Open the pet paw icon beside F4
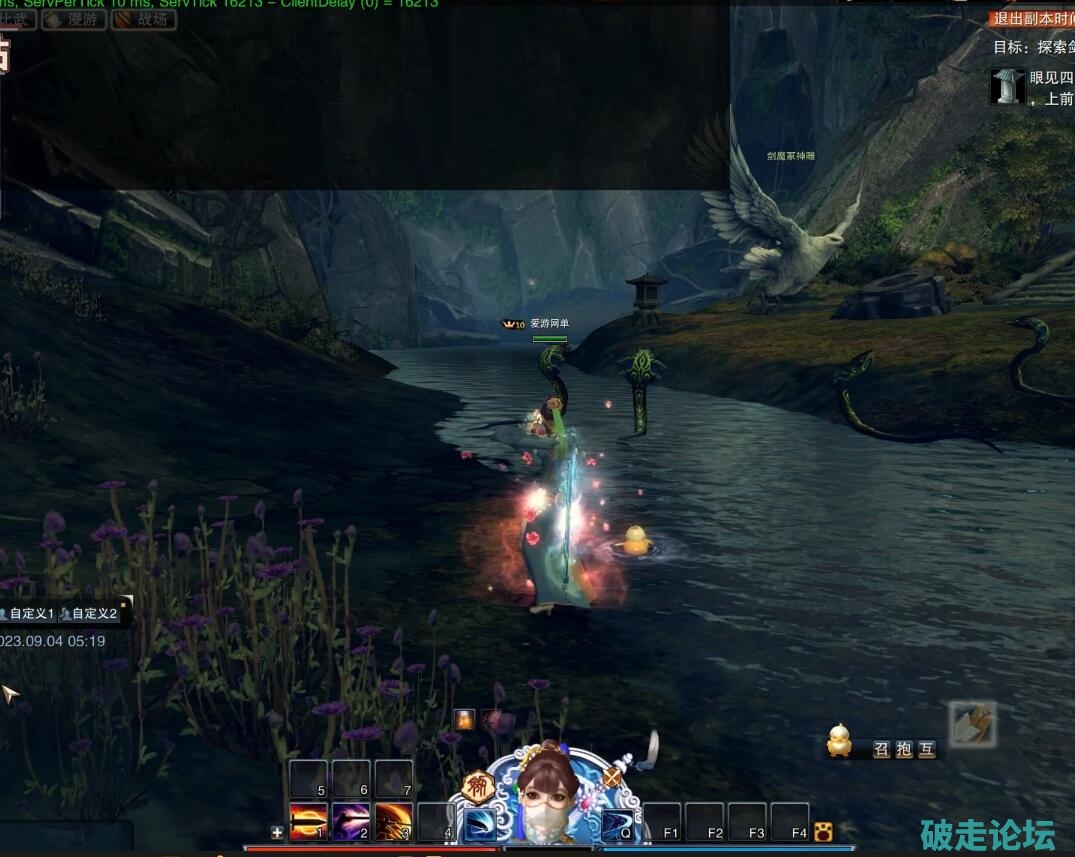Screen dimensions: 1075x857 point(823,831)
